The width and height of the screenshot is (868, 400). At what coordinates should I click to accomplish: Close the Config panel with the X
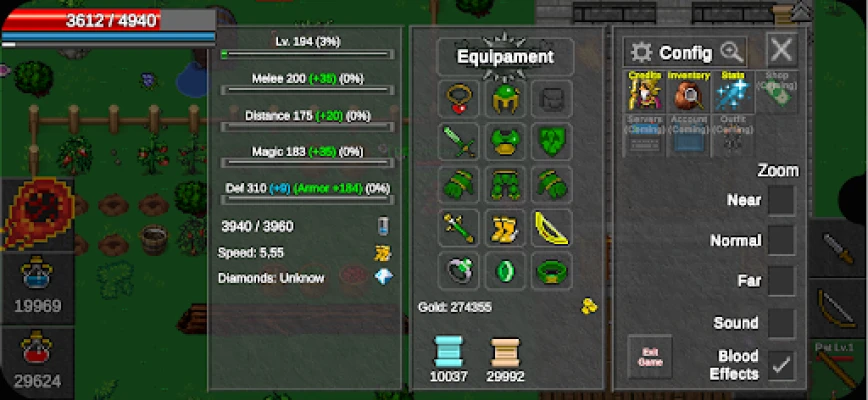(781, 49)
